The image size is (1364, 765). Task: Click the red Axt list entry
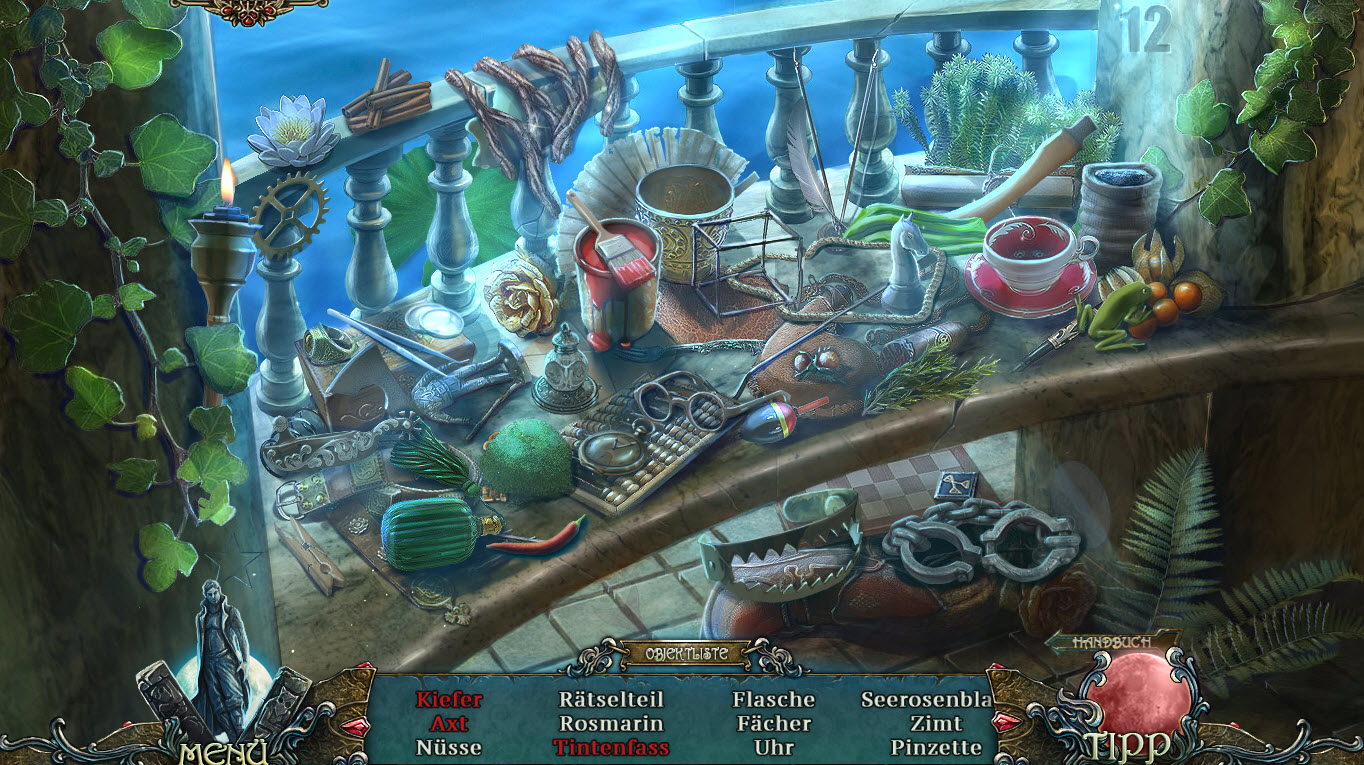(449, 723)
